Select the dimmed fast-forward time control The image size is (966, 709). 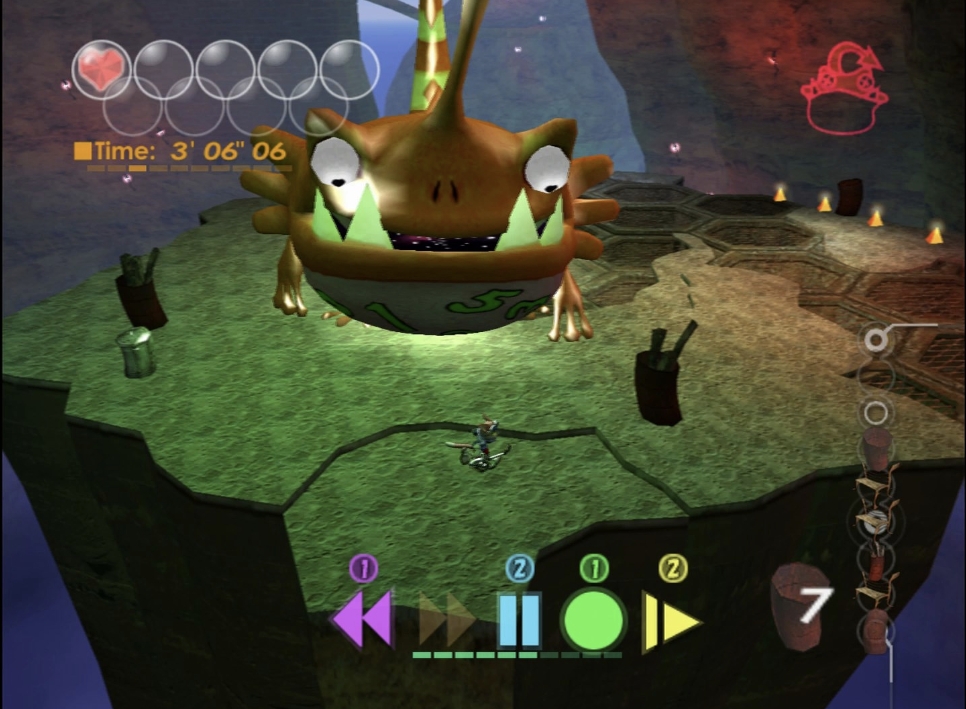tap(445, 620)
